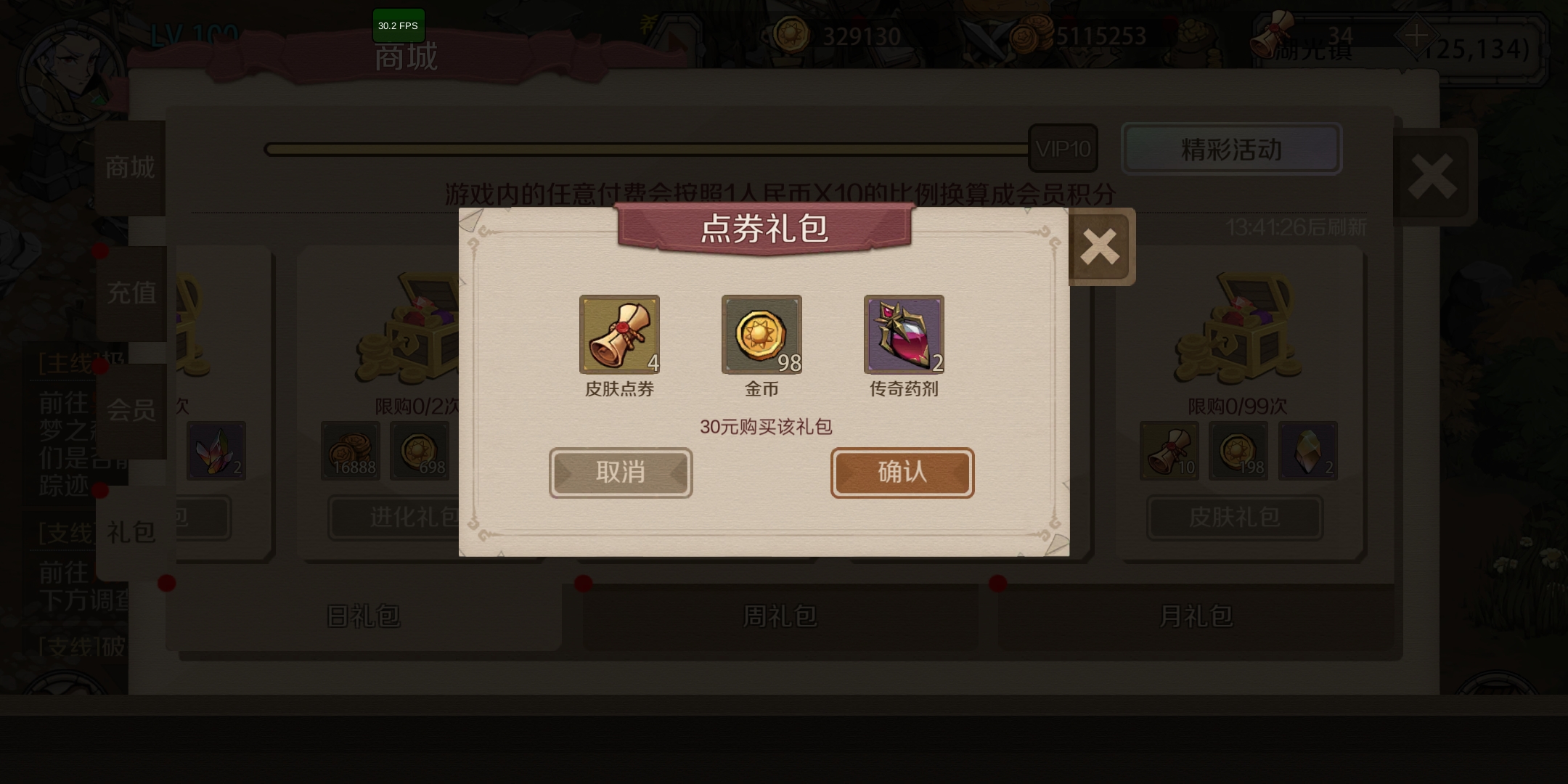The image size is (1568, 784).
Task: Select the 皮肤点券 scroll item icon
Action: click(619, 335)
